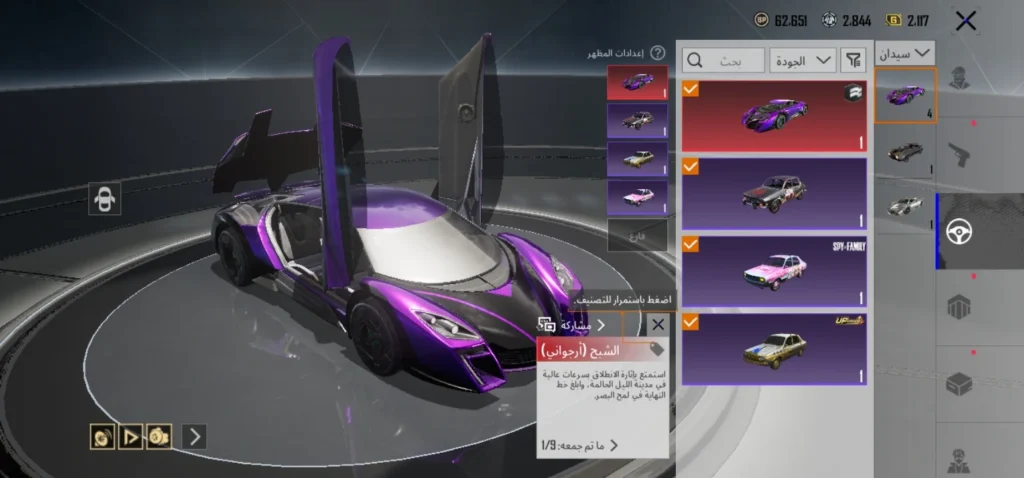Open the filter funnel options
Viewport: 1024px width, 478px height.
point(853,60)
